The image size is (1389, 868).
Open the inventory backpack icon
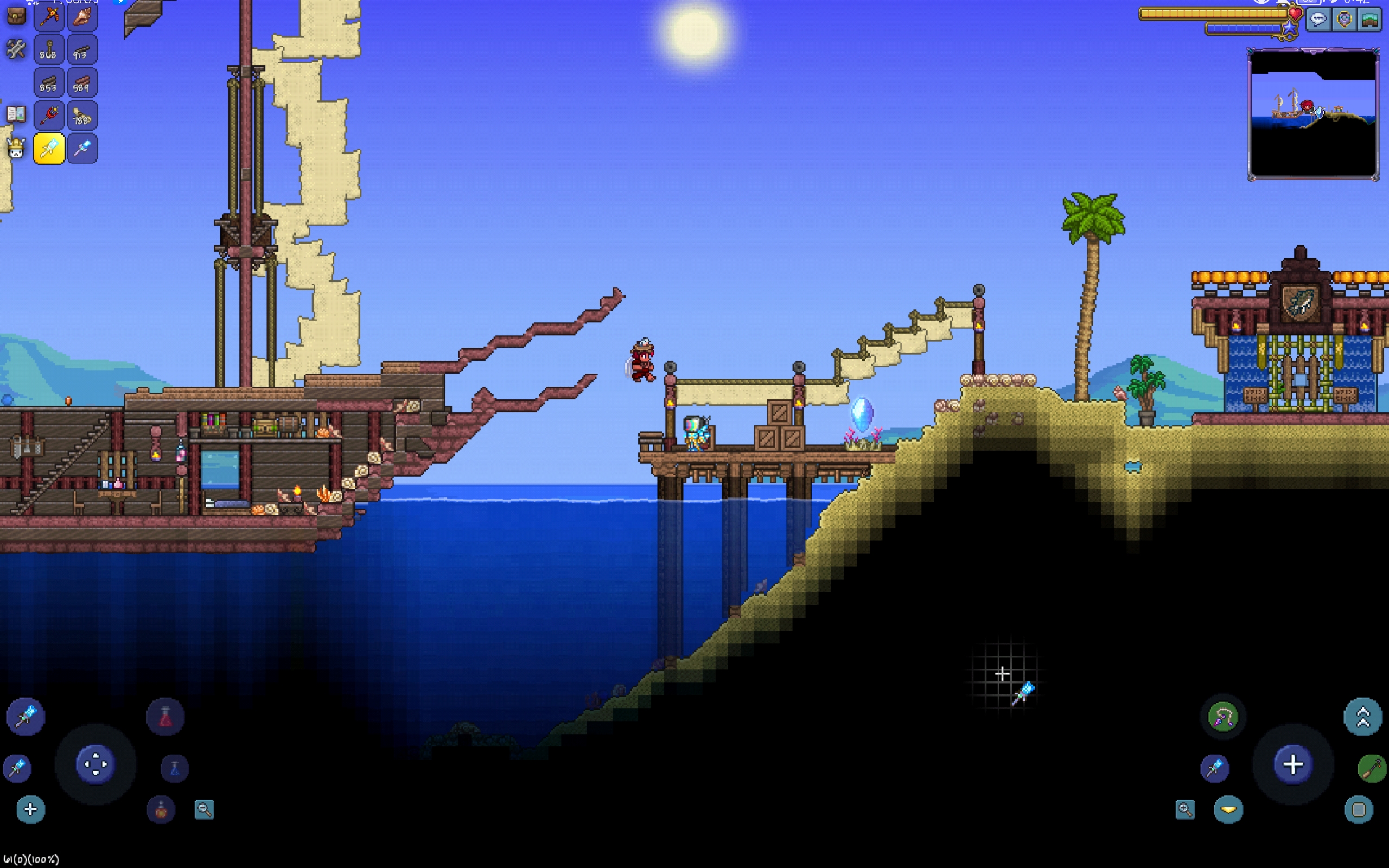click(x=16, y=16)
